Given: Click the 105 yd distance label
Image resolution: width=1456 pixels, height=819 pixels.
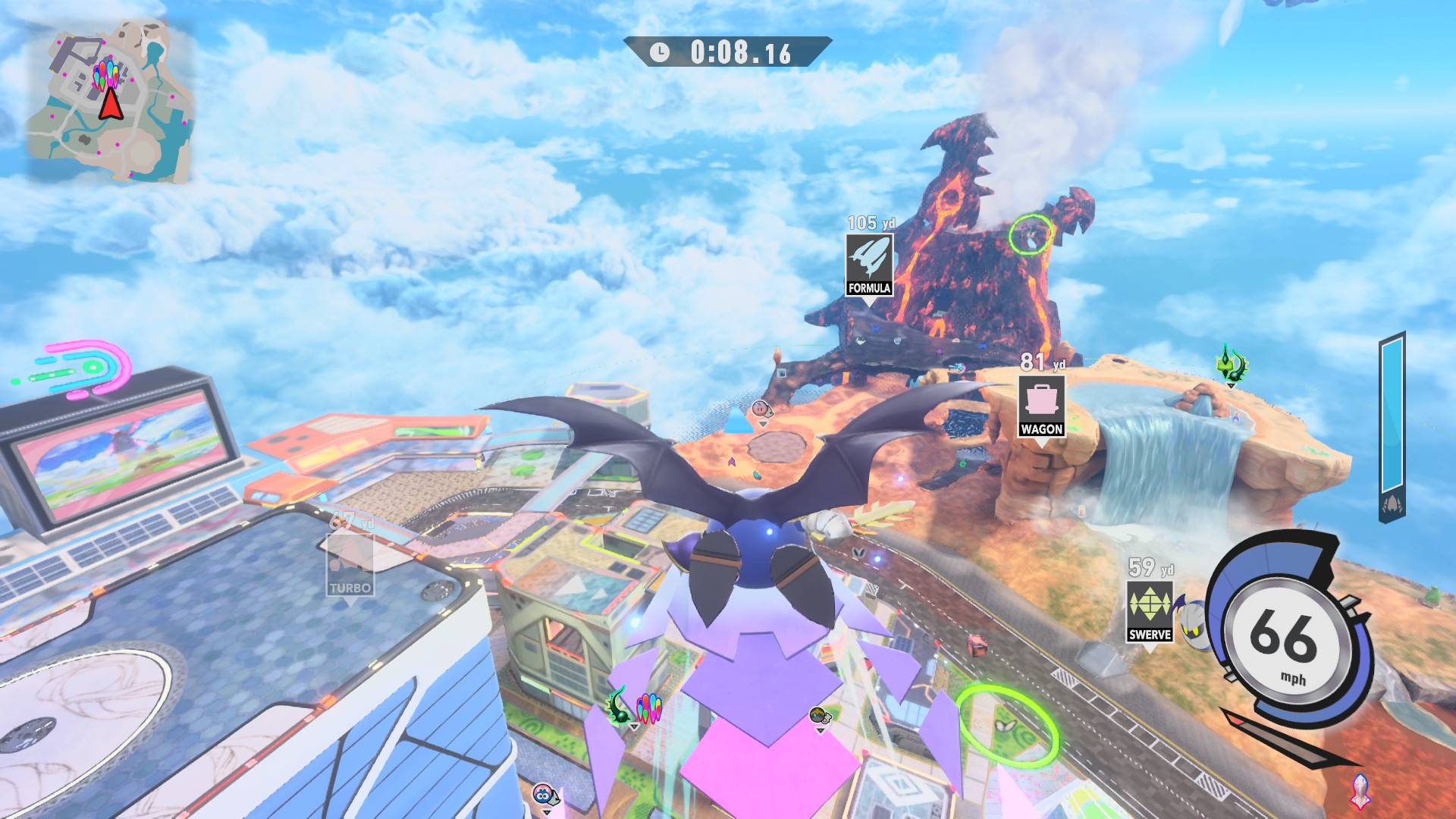Looking at the screenshot, I should (870, 224).
